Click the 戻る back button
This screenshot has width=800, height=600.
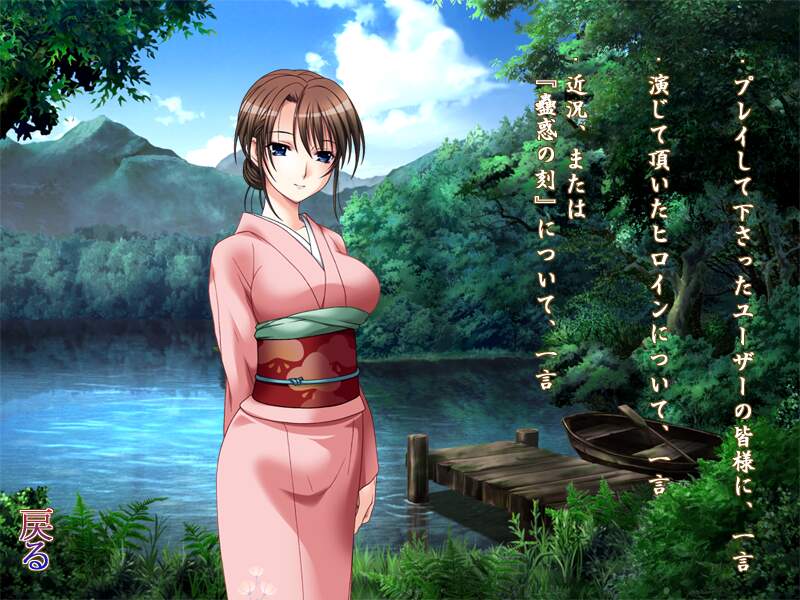[35, 541]
